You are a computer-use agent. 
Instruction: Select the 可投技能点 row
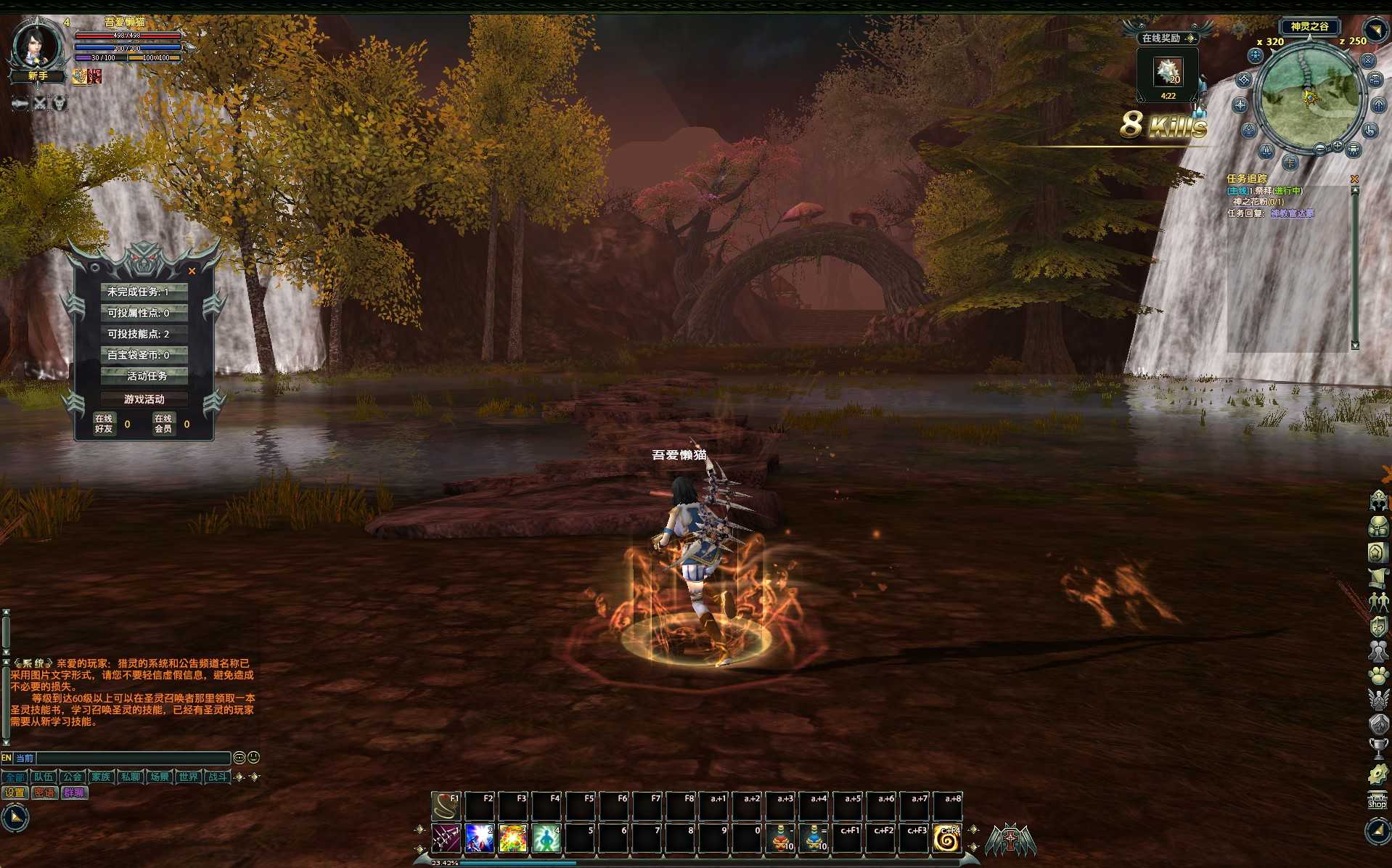point(144,334)
